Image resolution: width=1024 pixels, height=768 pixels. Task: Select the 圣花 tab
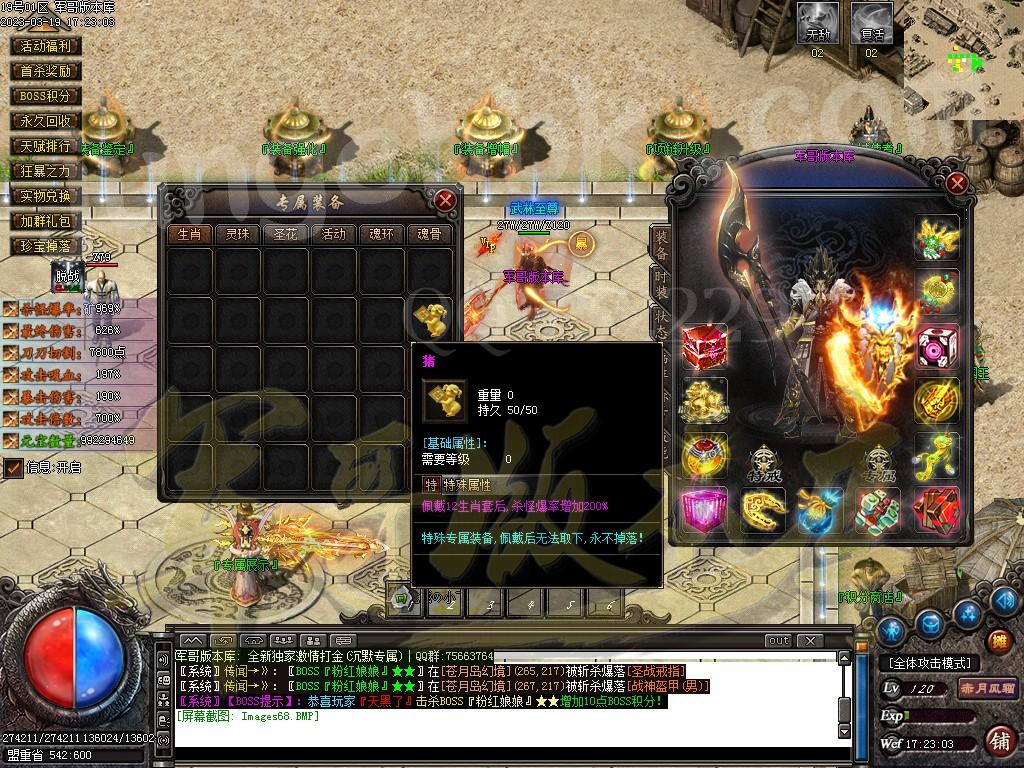pyautogui.click(x=285, y=234)
